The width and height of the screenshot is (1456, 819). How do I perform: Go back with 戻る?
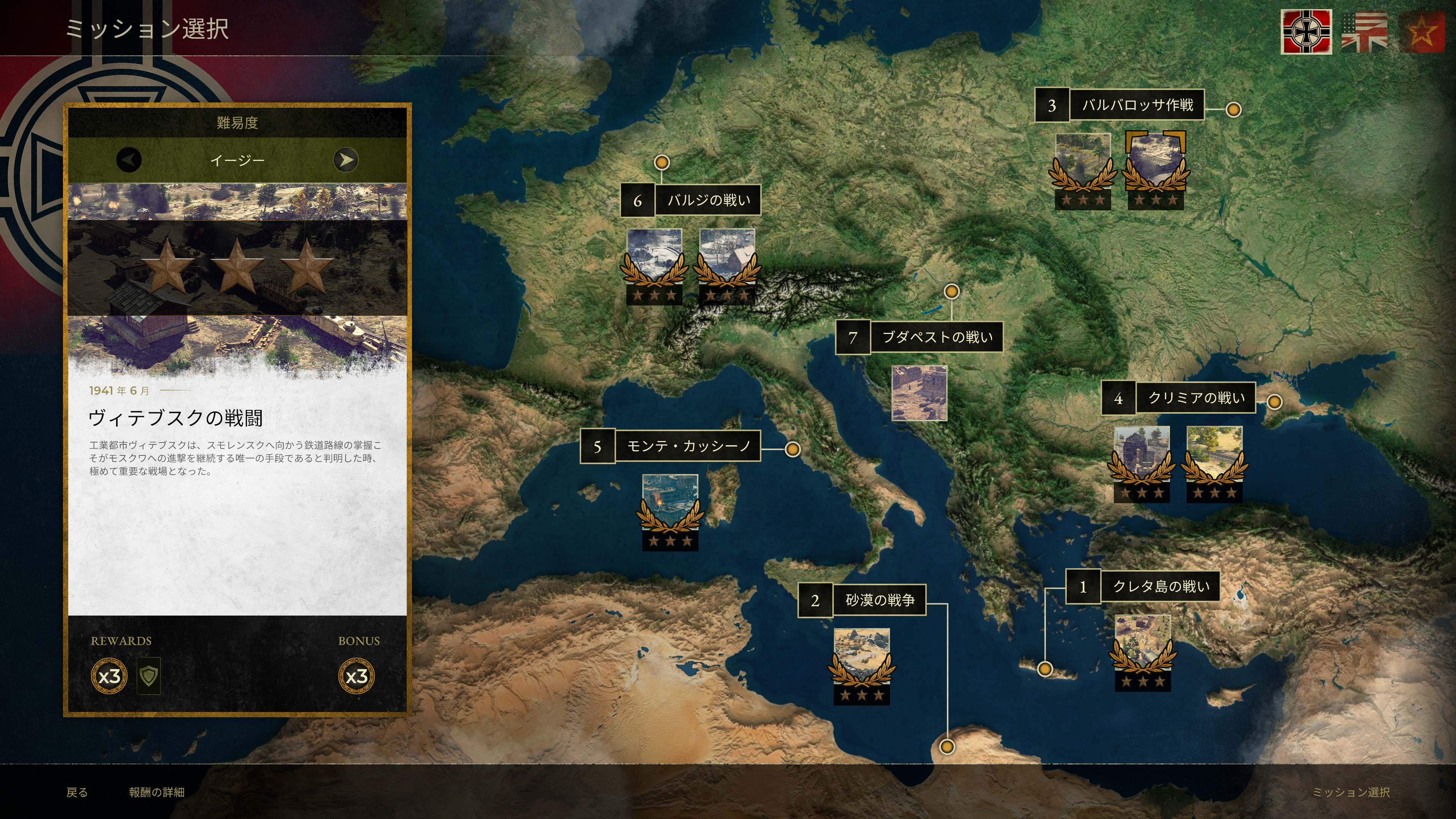77,792
